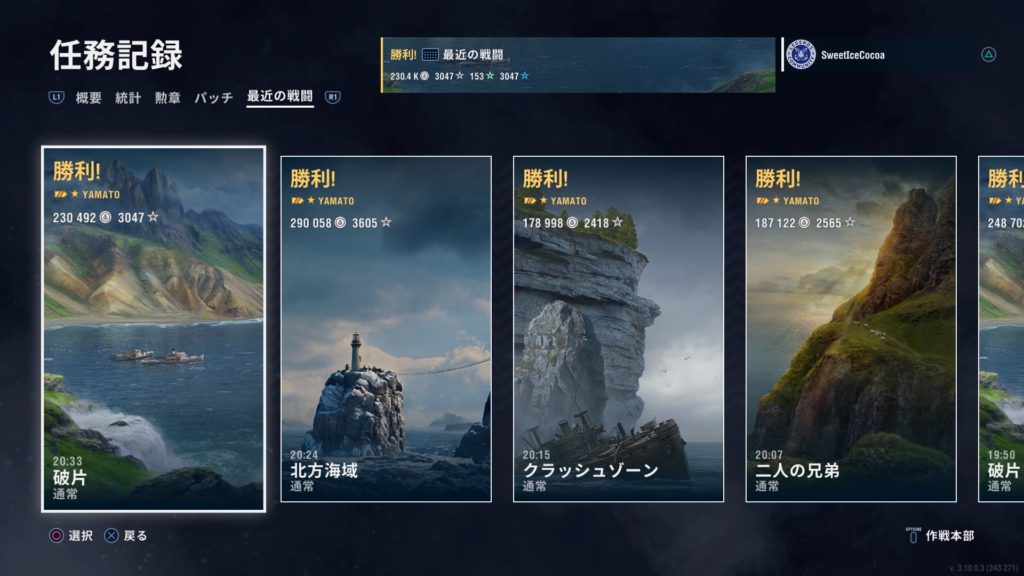The height and width of the screenshot is (576, 1024).
Task: Open the 二人の兄弟 battle card
Action: (x=851, y=329)
